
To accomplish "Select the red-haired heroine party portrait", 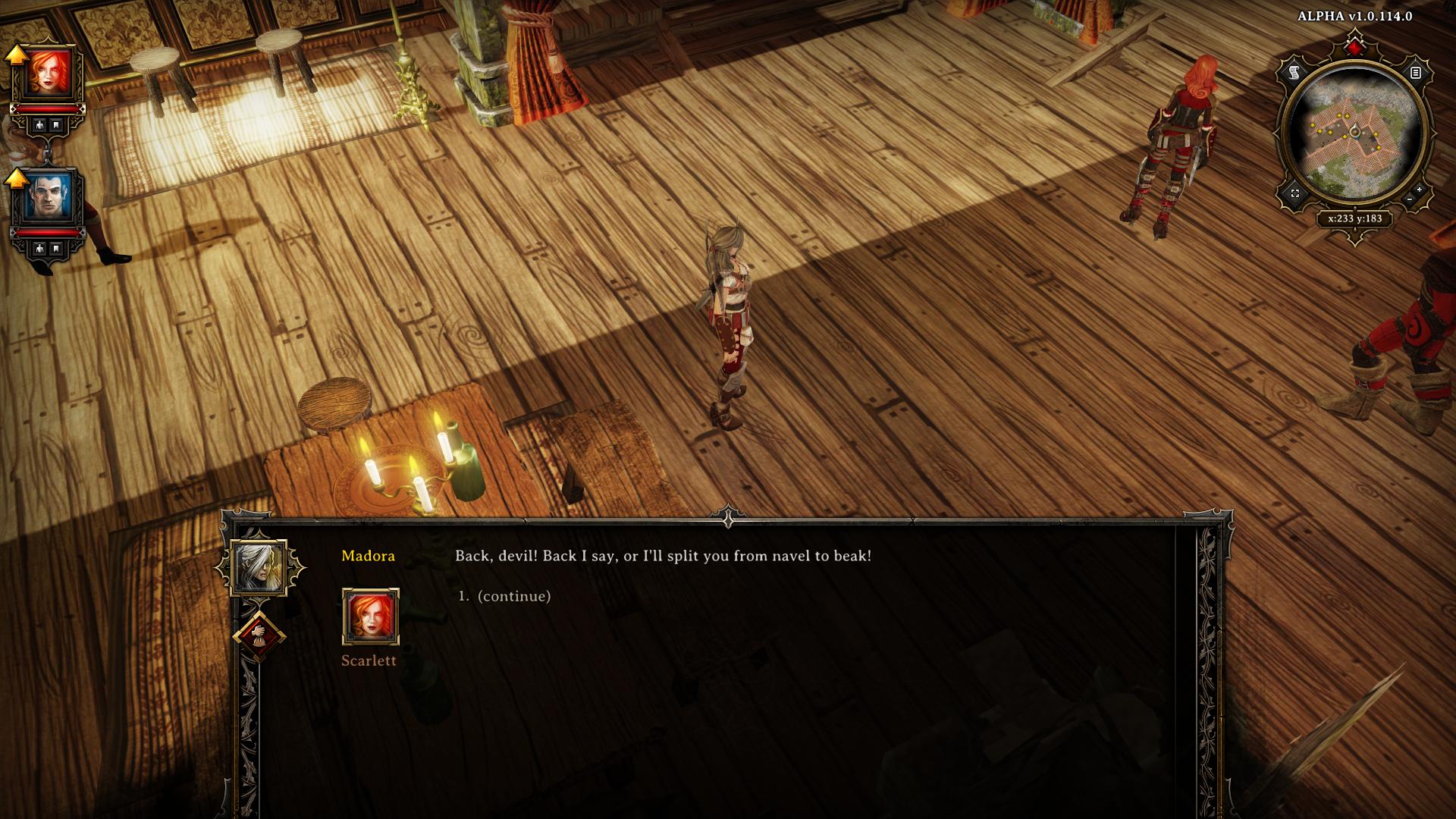I will [x=50, y=73].
